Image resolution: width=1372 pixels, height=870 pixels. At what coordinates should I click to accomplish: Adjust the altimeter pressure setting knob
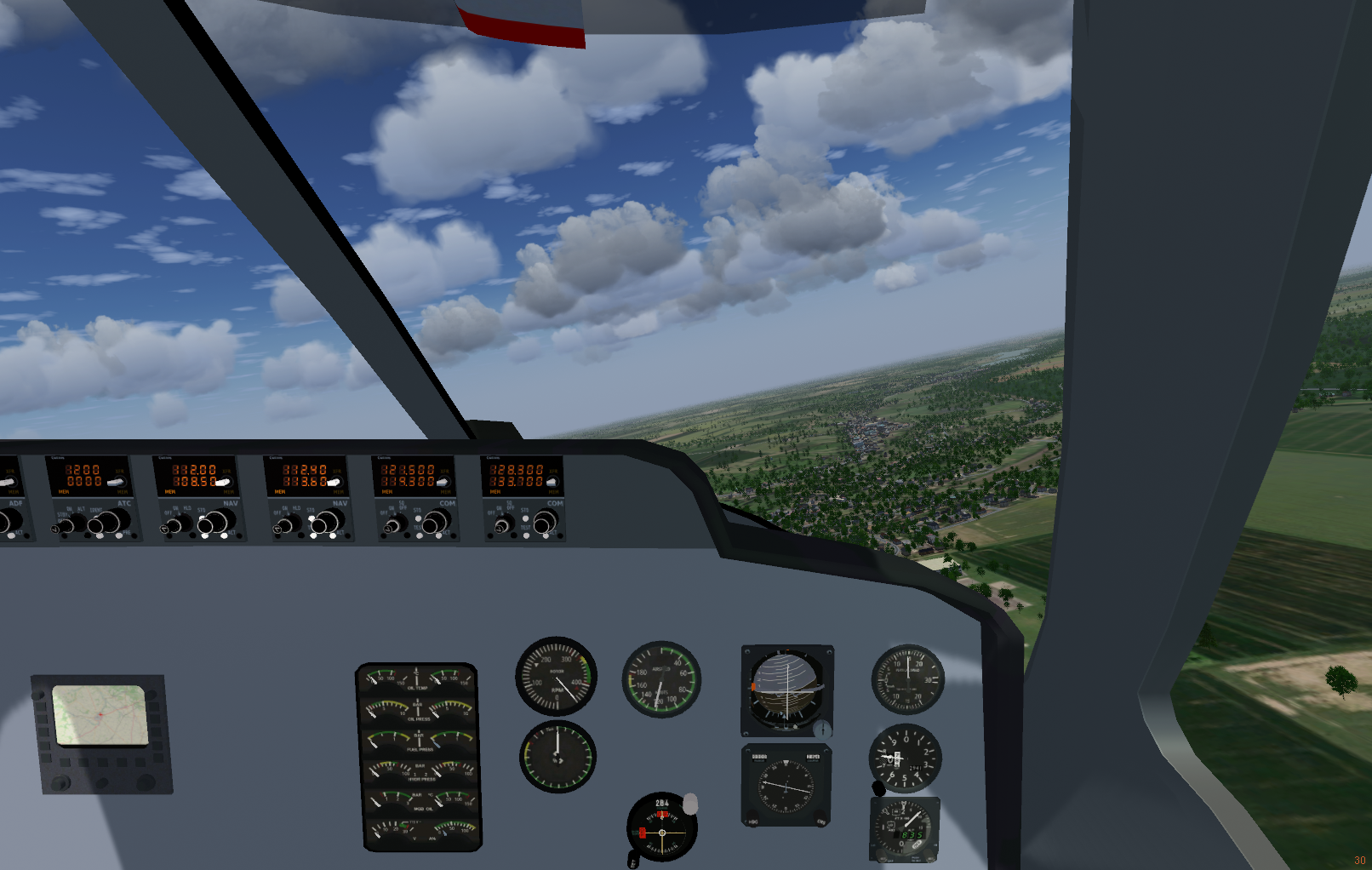879,788
